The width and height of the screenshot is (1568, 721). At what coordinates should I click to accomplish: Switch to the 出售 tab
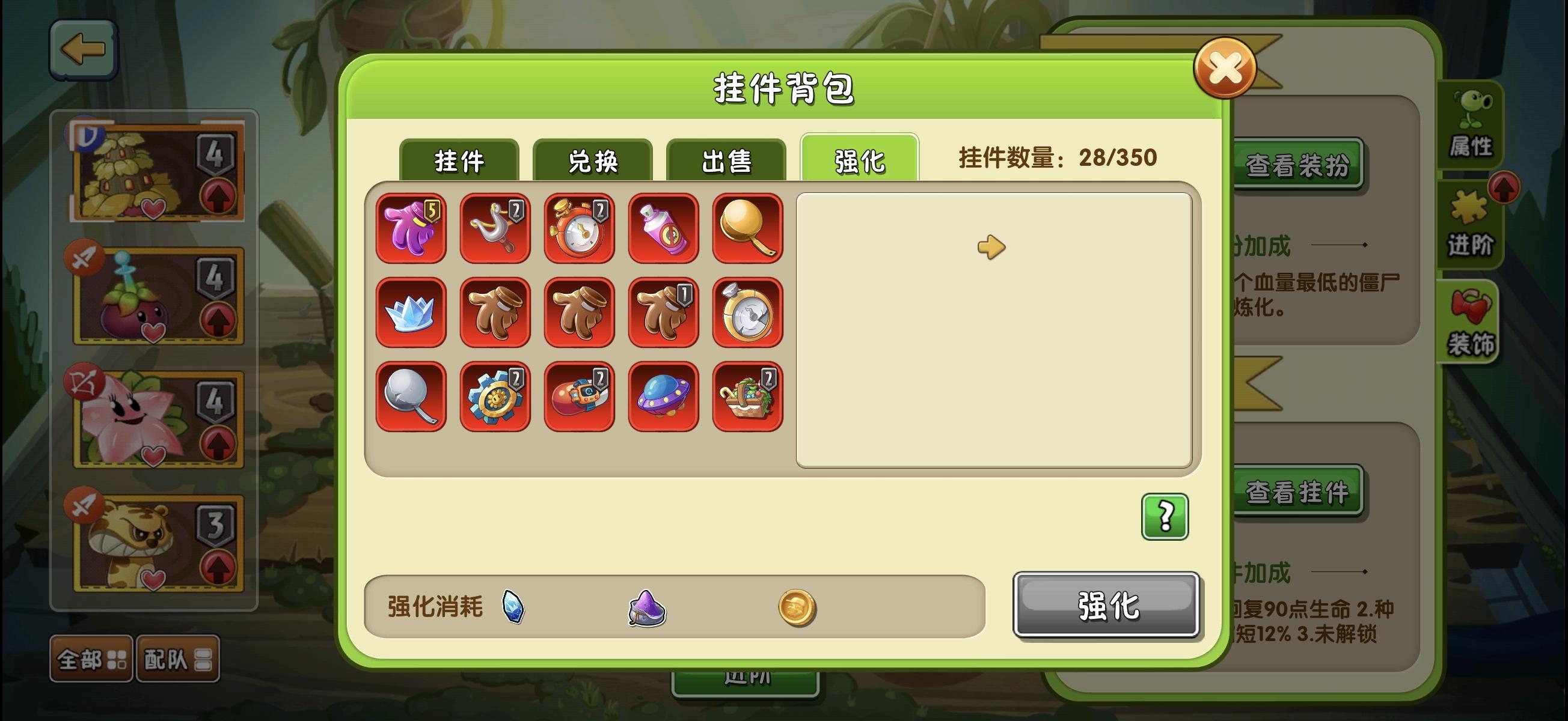tap(726, 161)
